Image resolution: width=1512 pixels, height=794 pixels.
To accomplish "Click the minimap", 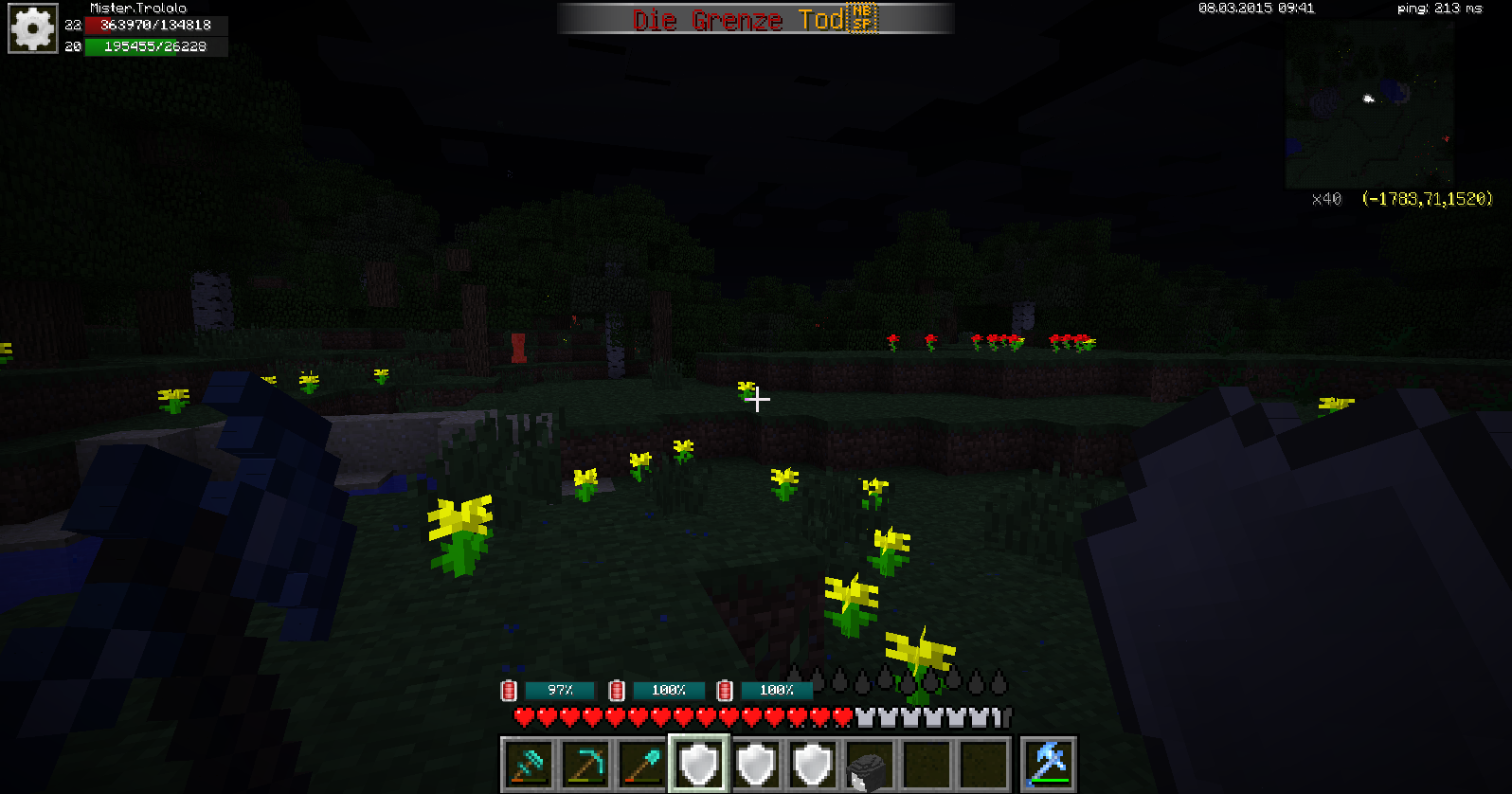I will pyautogui.click(x=1370, y=104).
